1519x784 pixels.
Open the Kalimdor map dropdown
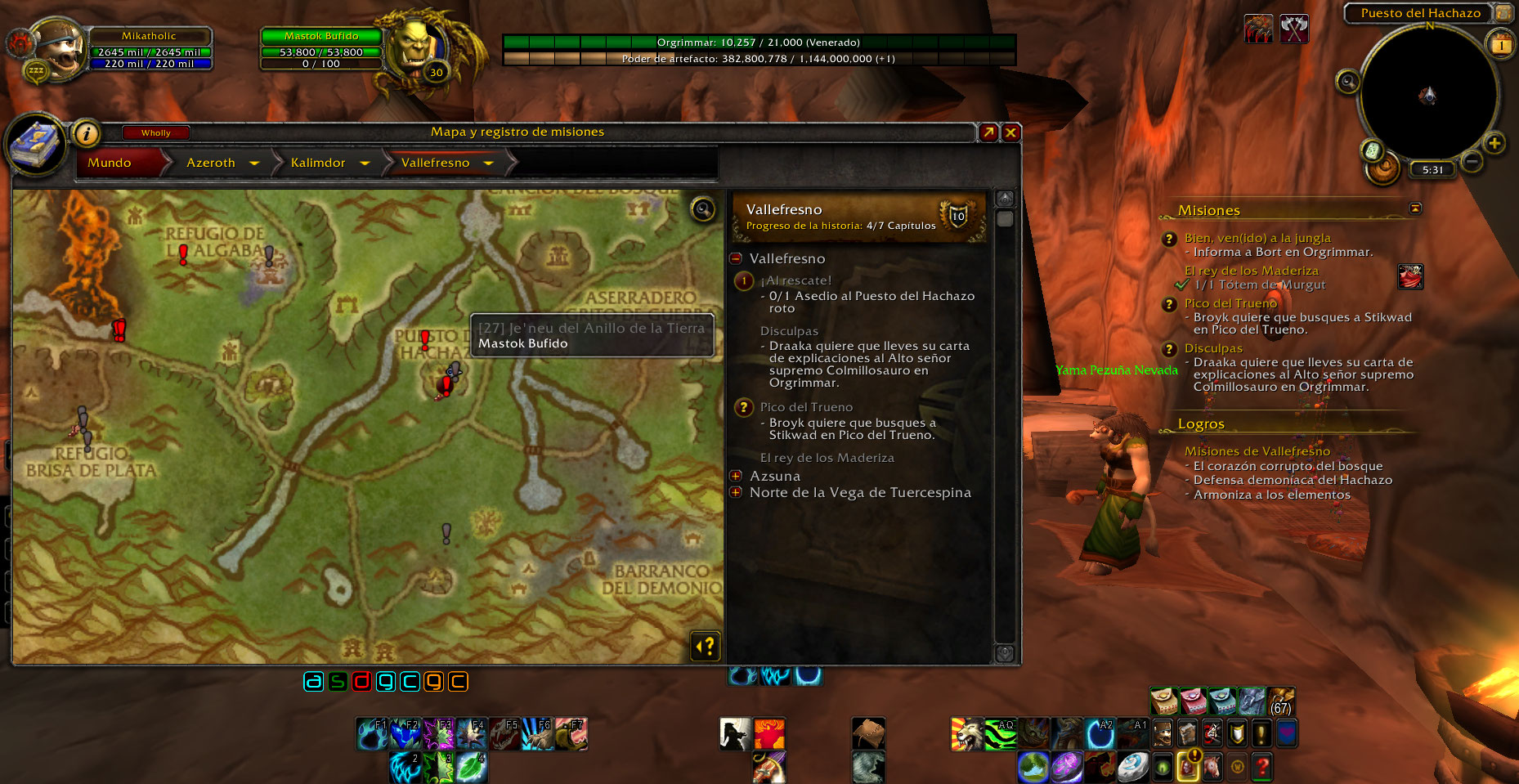click(365, 164)
